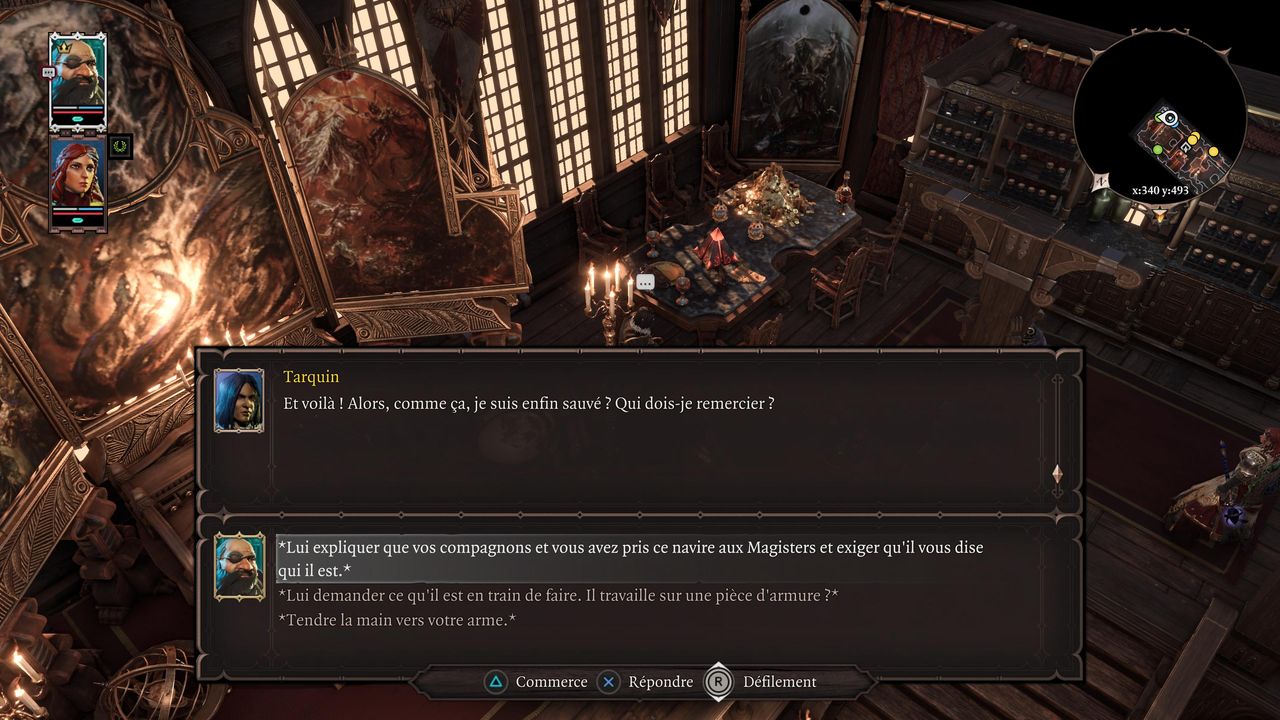Click Tarquin's portrait in the dialogue box
The height and width of the screenshot is (720, 1280).
point(239,400)
